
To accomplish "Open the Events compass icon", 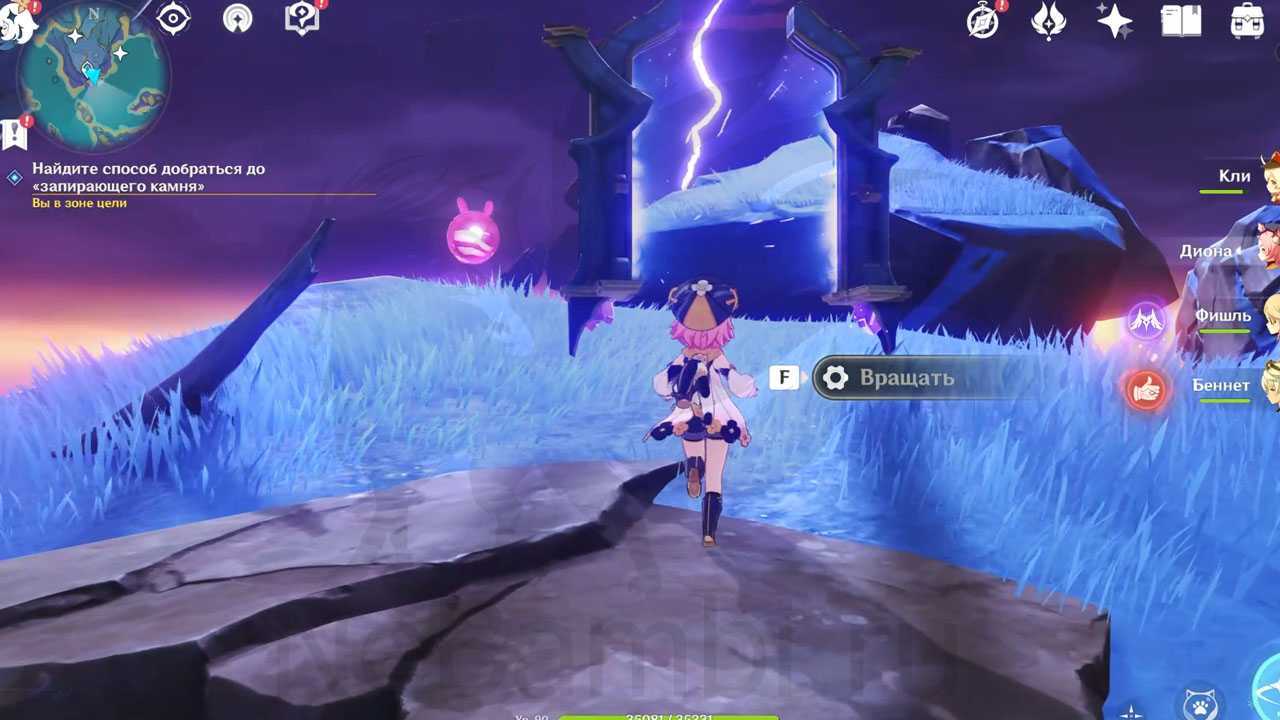I will [984, 21].
